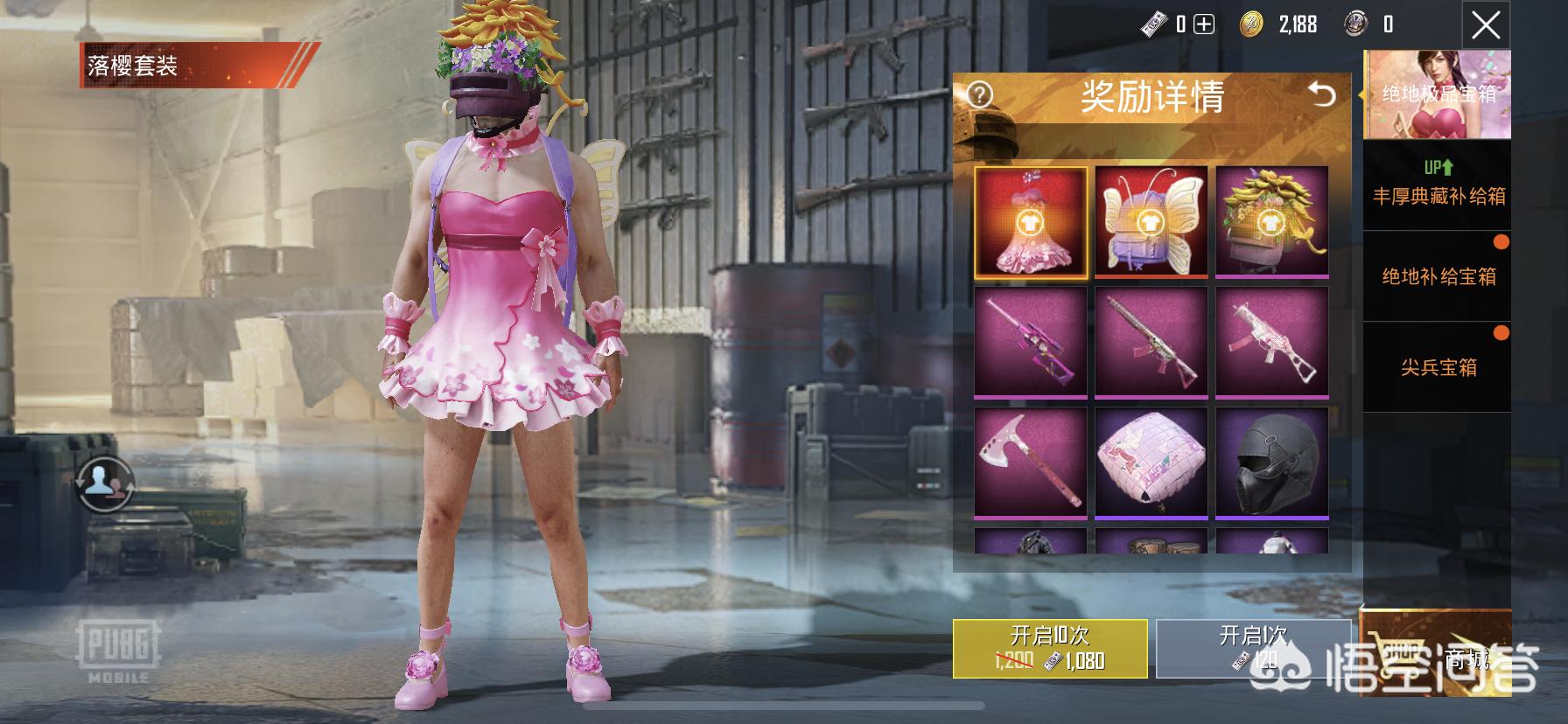Open the crate once for 120
1568x724 pixels.
1252,649
